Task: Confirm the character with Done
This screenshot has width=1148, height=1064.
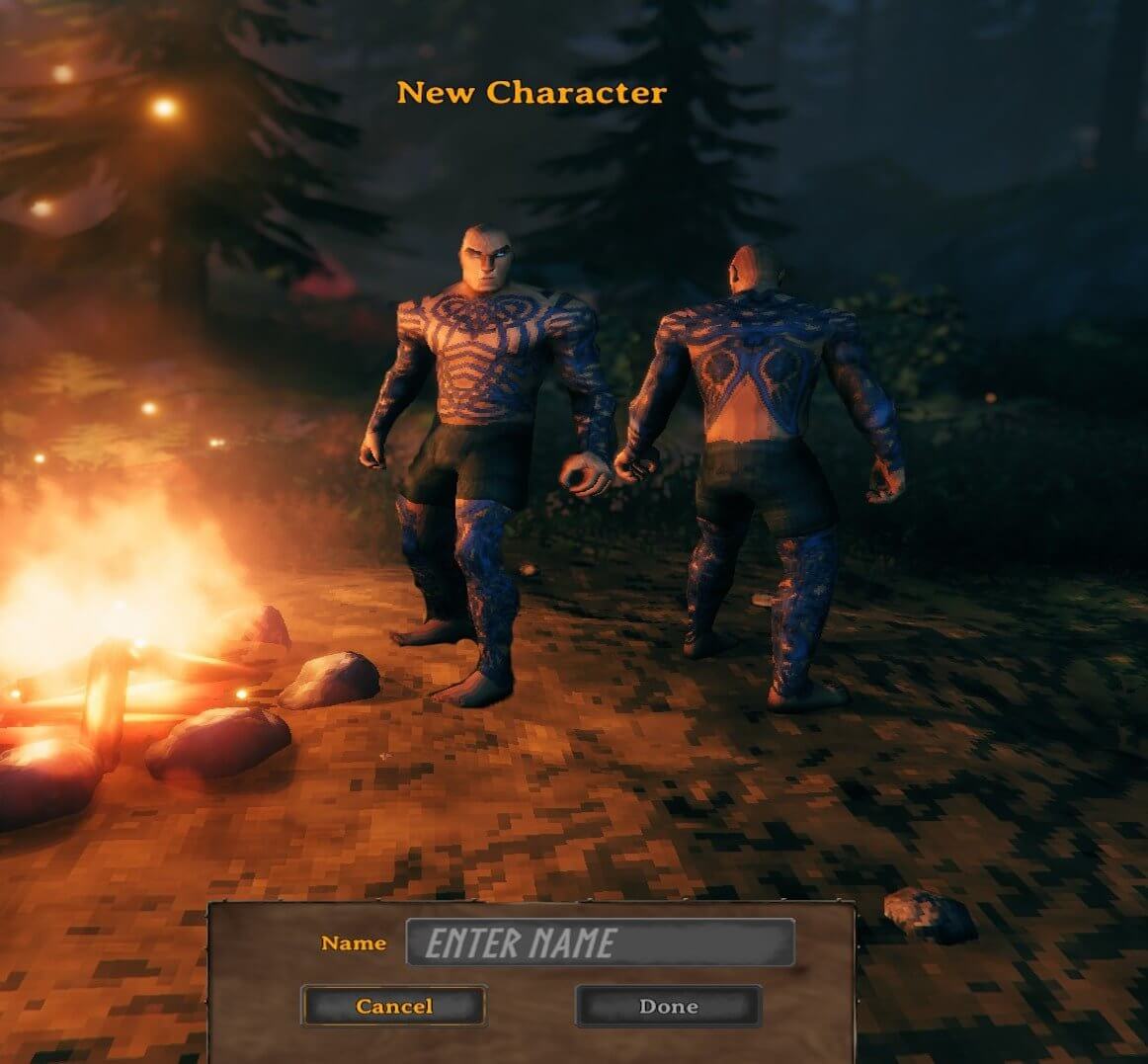Action: tap(668, 1006)
